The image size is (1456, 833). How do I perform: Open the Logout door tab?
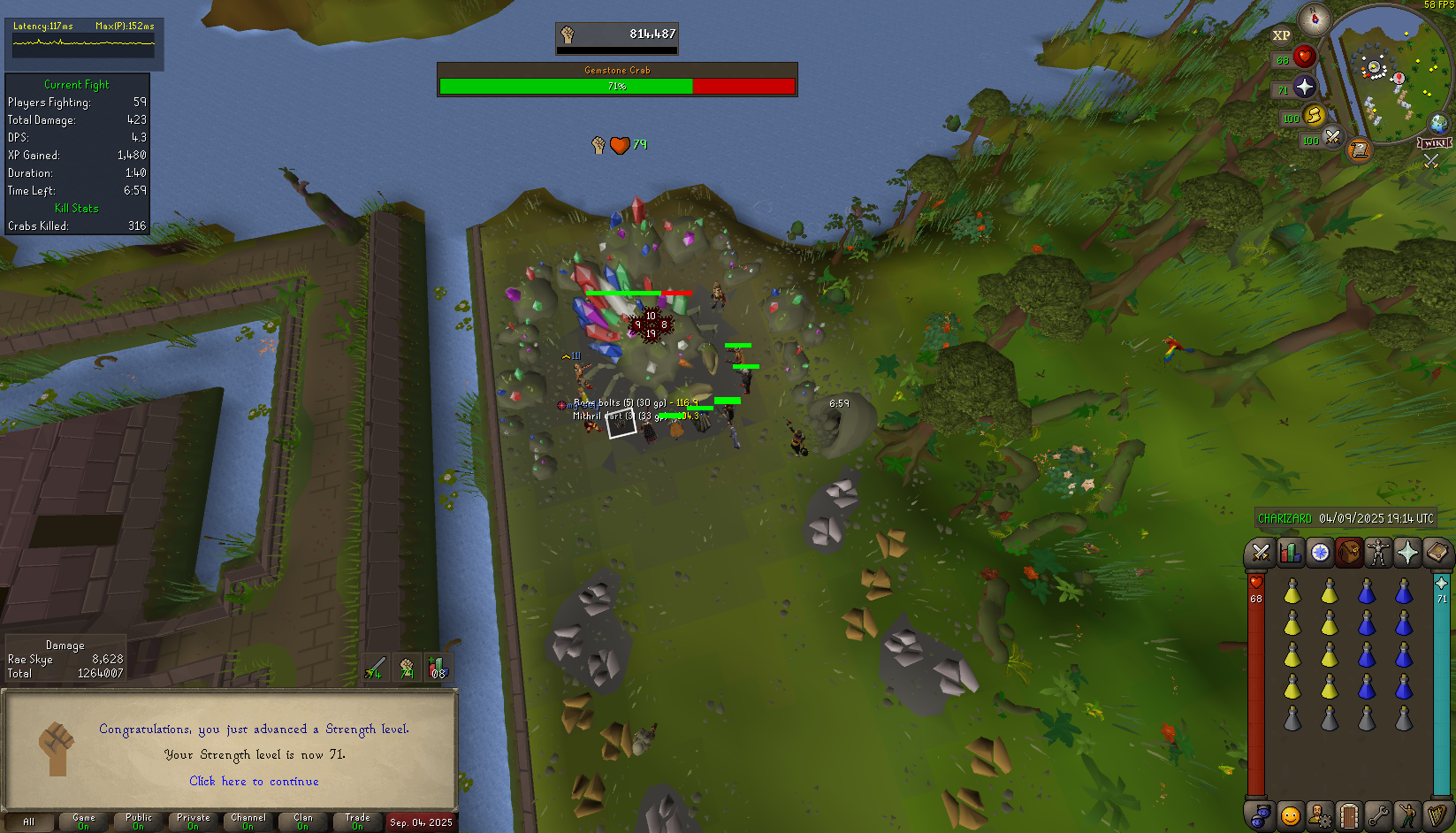[x=1349, y=814]
